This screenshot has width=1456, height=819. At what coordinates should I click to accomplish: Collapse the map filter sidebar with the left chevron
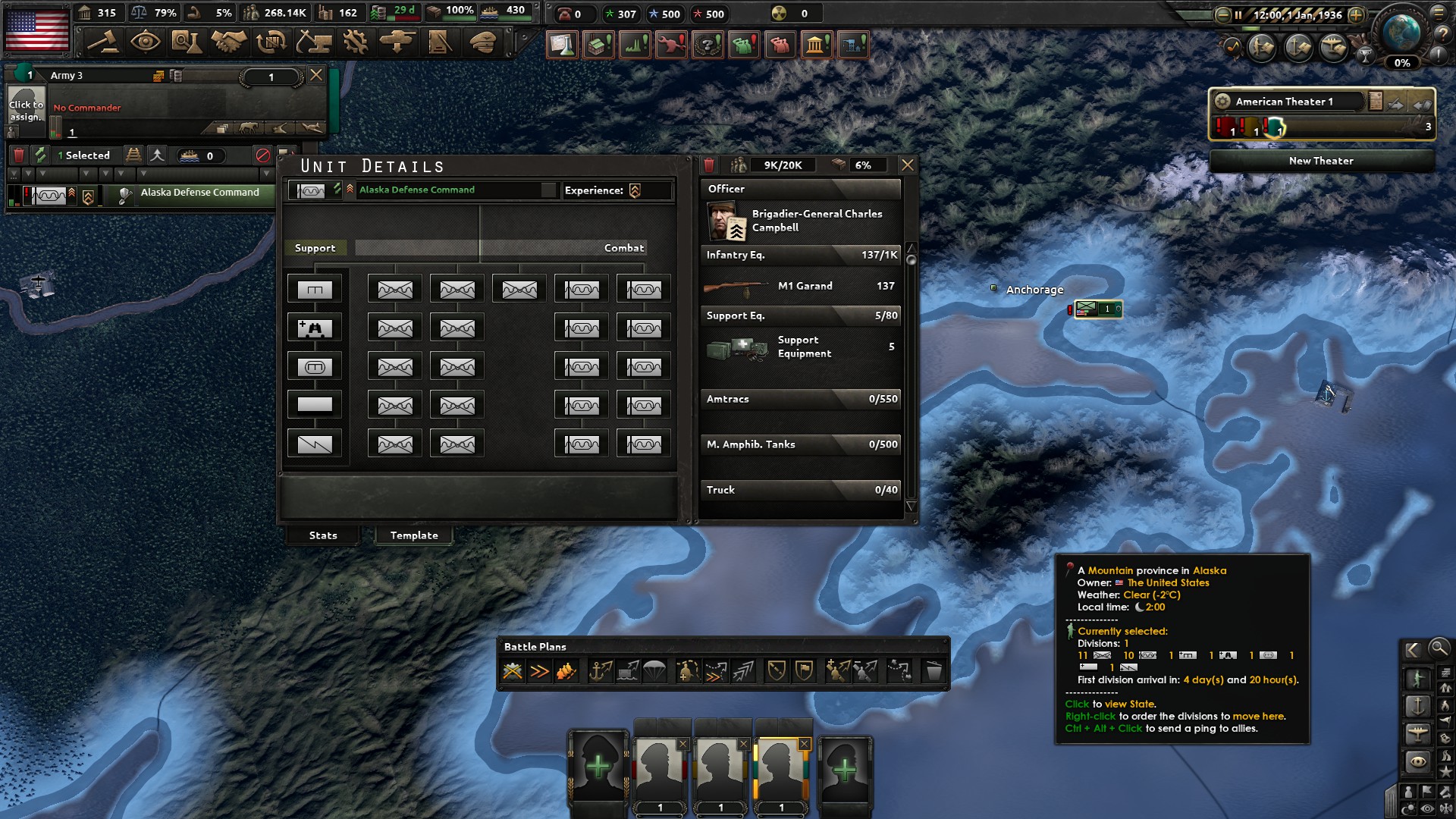pyautogui.click(x=1412, y=650)
